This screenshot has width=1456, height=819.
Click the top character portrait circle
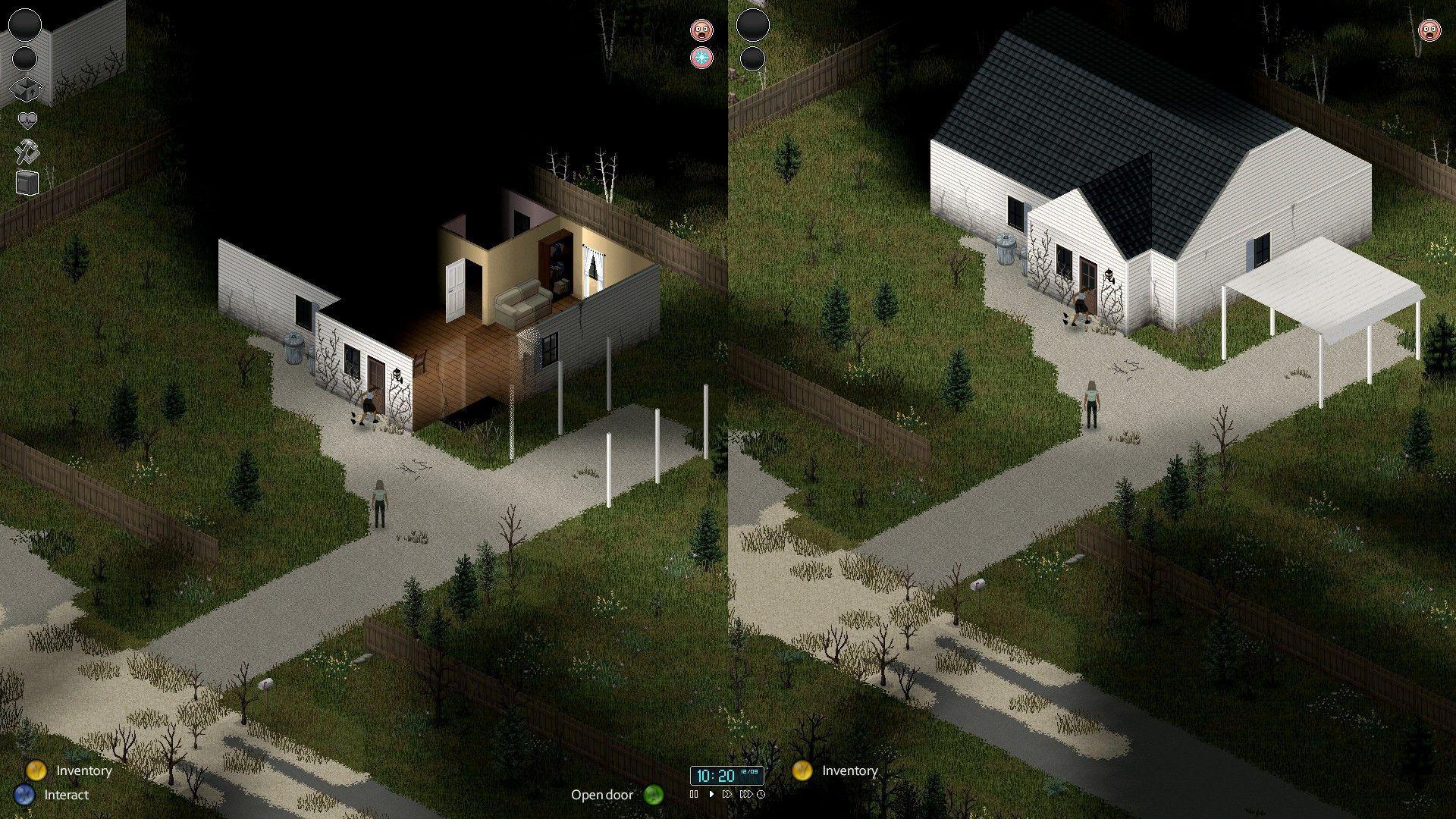(x=26, y=25)
